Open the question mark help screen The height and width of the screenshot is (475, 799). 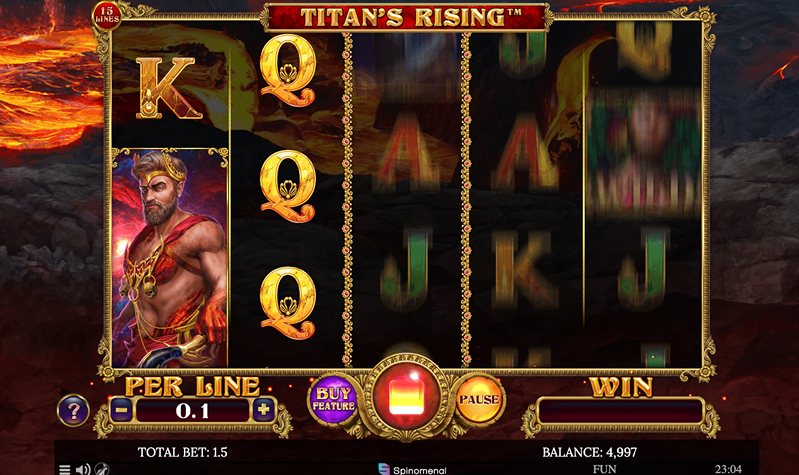click(73, 409)
